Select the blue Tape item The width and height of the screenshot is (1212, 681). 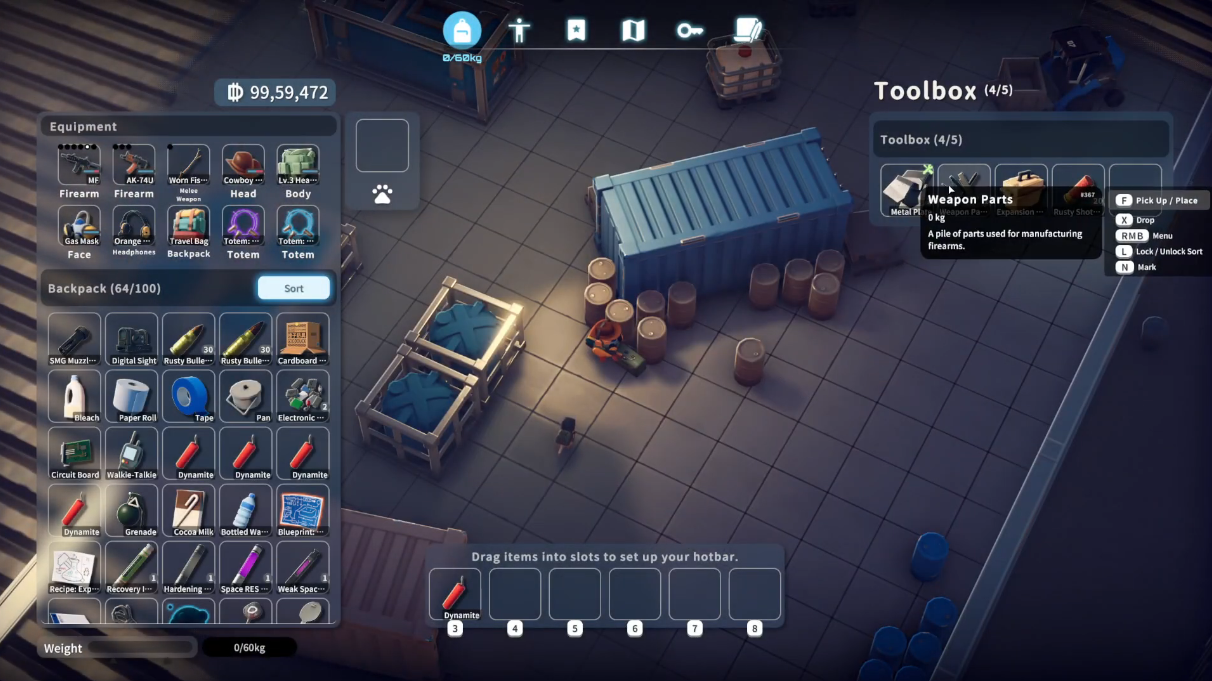pyautogui.click(x=189, y=395)
